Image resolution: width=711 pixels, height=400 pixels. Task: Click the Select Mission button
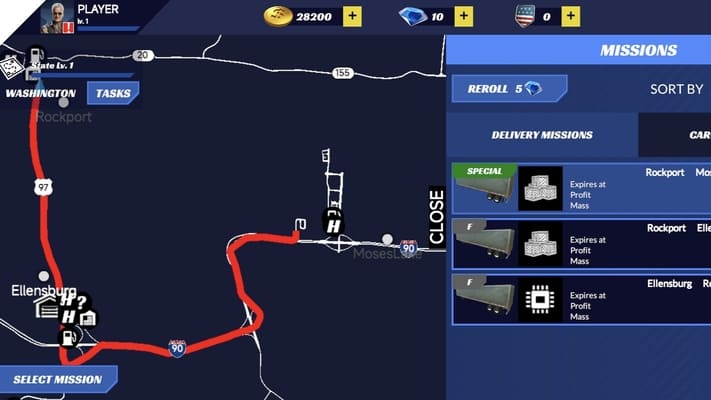click(x=58, y=380)
